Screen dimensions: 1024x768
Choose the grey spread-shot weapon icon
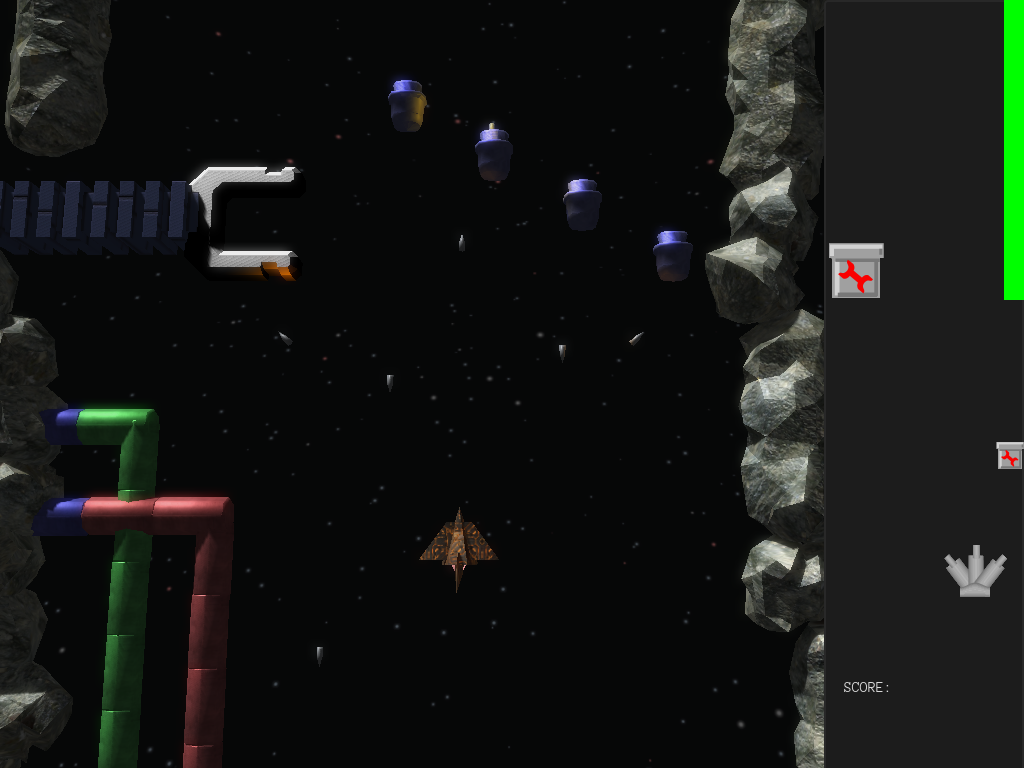click(x=975, y=572)
